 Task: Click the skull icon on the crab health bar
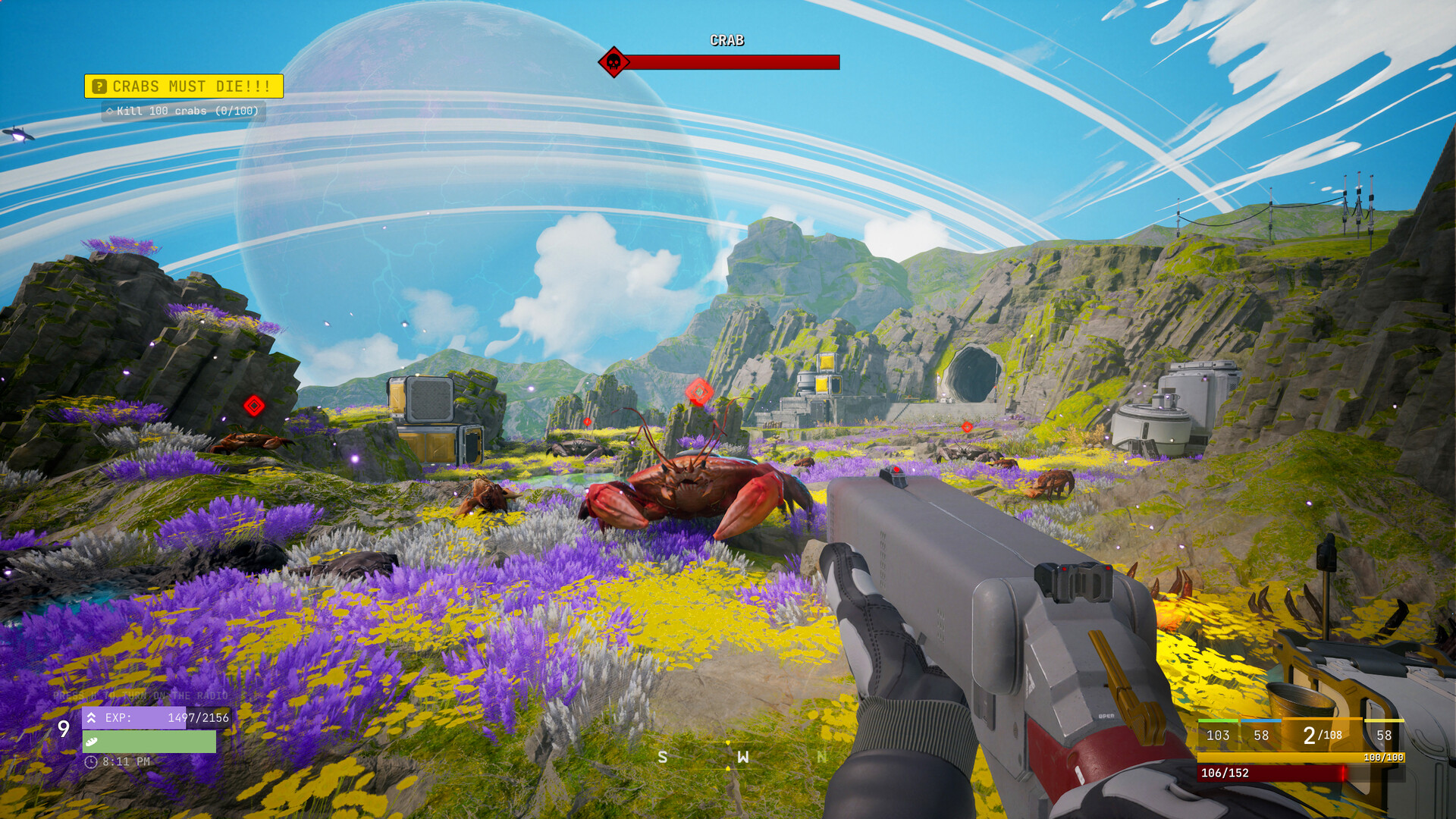point(613,62)
